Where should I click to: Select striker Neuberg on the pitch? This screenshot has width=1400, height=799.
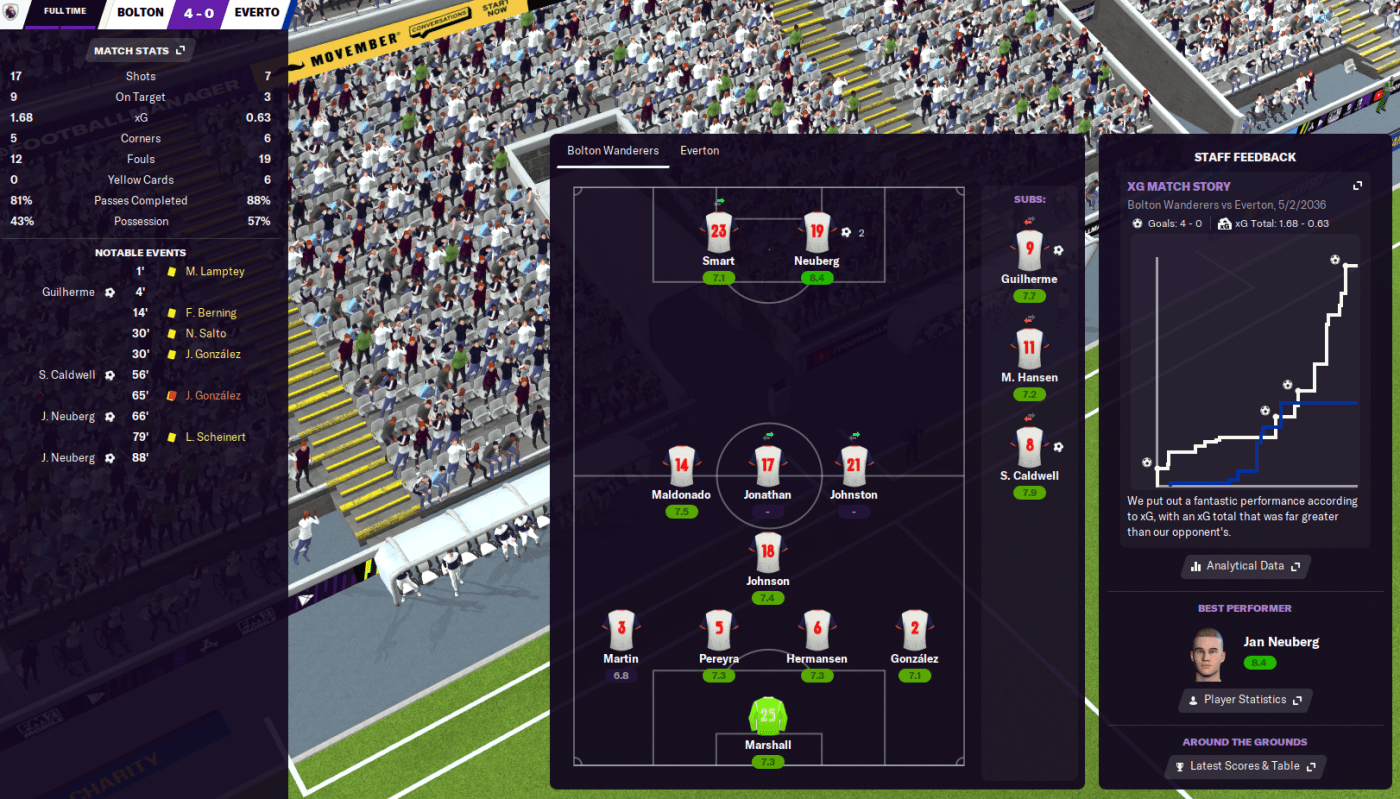click(x=817, y=233)
